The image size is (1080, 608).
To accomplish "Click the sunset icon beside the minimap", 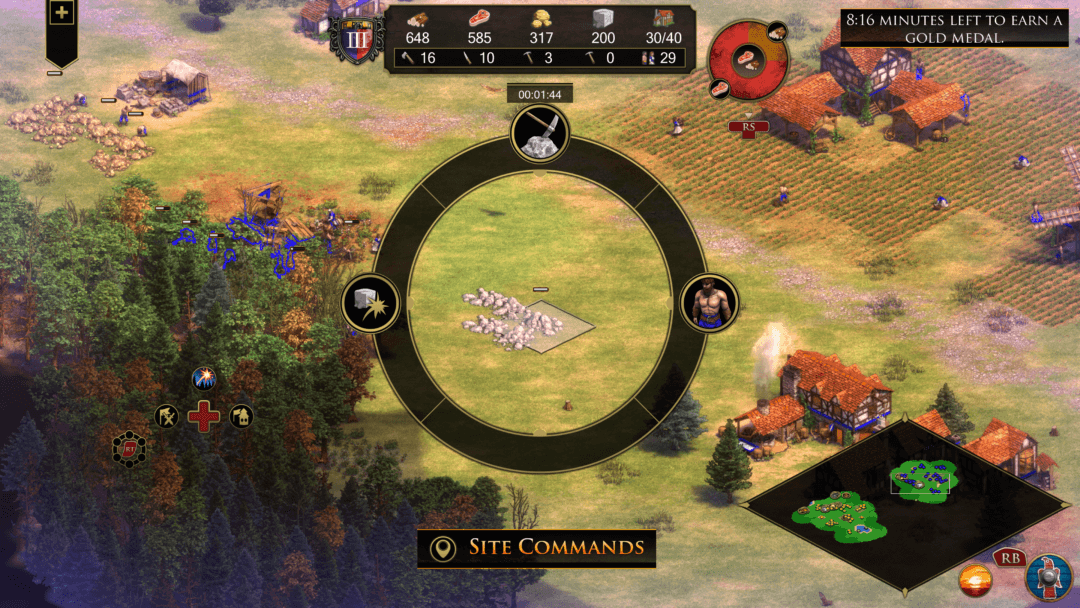I will coord(975,579).
